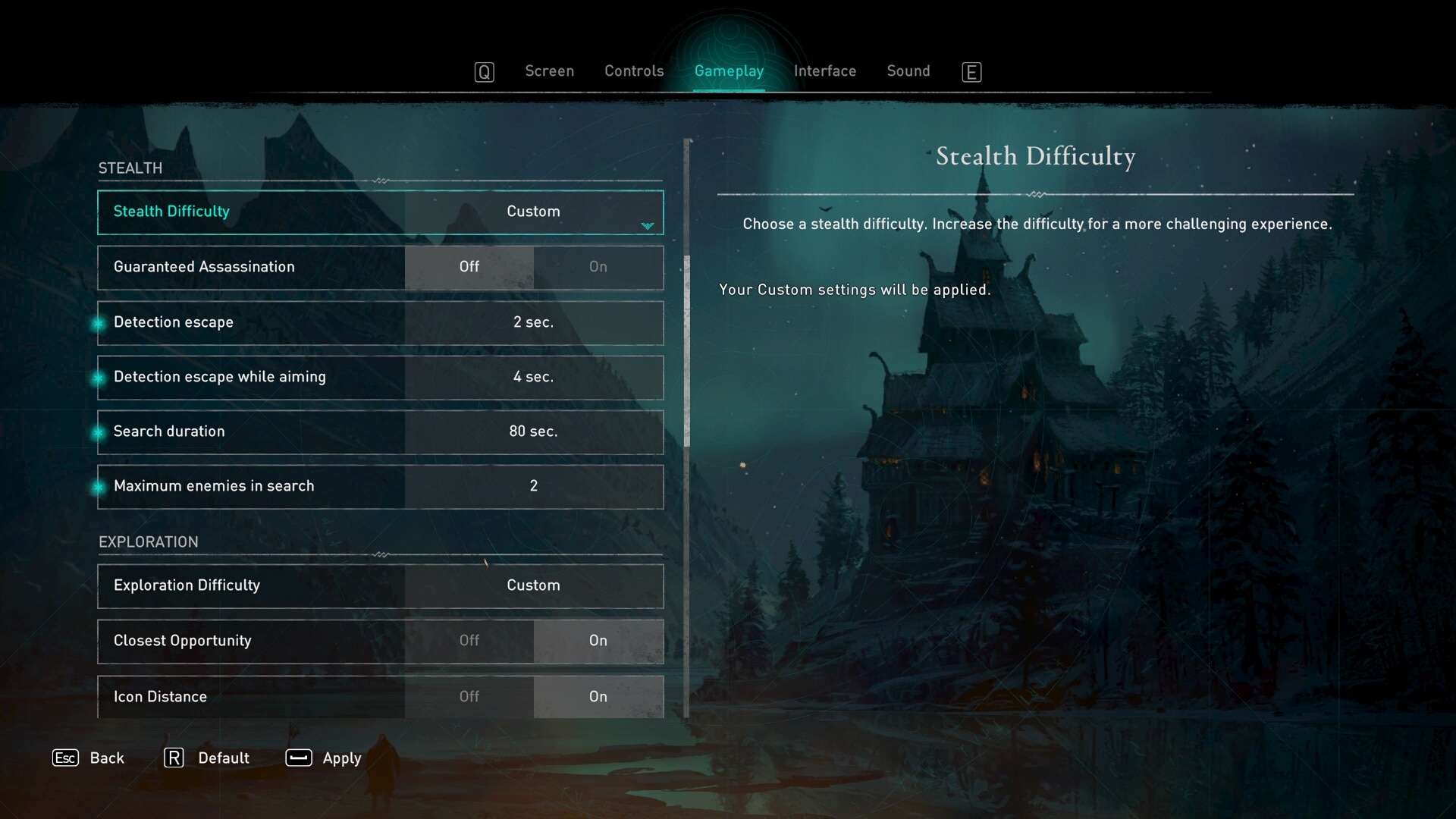The image size is (1456, 819).
Task: Select the Search duration setting
Action: 381,431
